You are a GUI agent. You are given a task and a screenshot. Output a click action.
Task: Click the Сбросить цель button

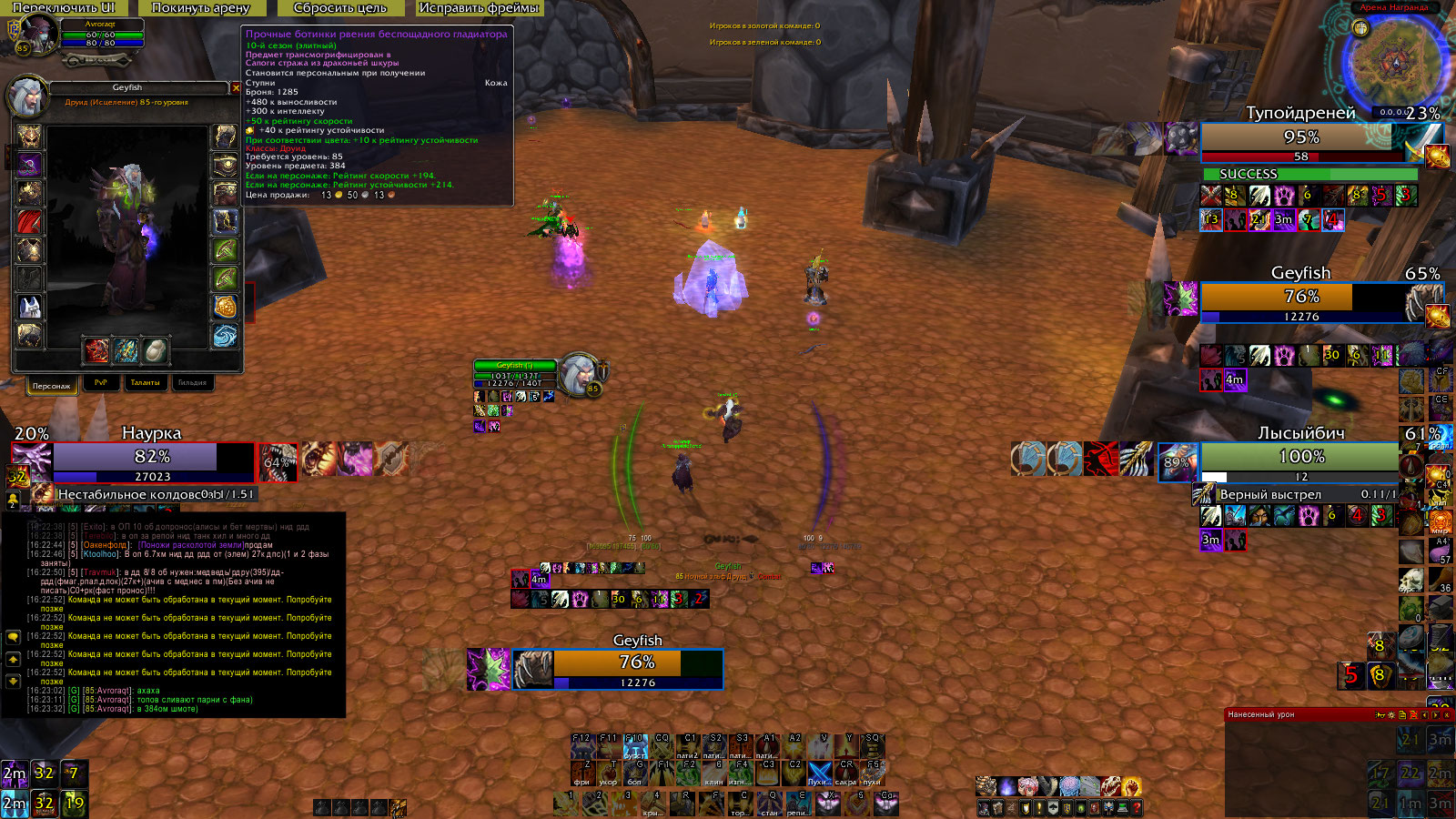(339, 8)
